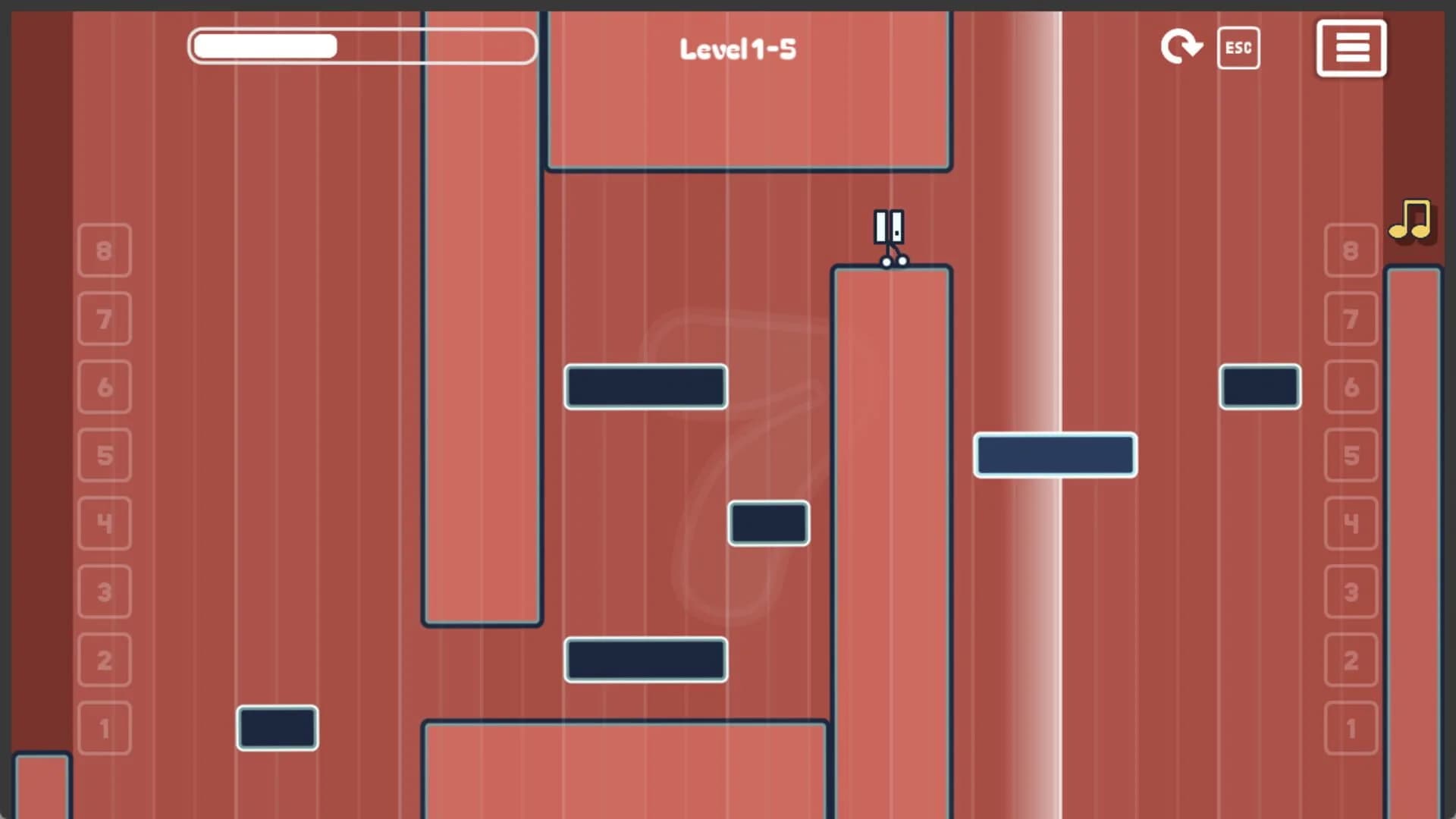Select number 6 tile on the right column
This screenshot has height=819, width=1456.
click(1351, 387)
